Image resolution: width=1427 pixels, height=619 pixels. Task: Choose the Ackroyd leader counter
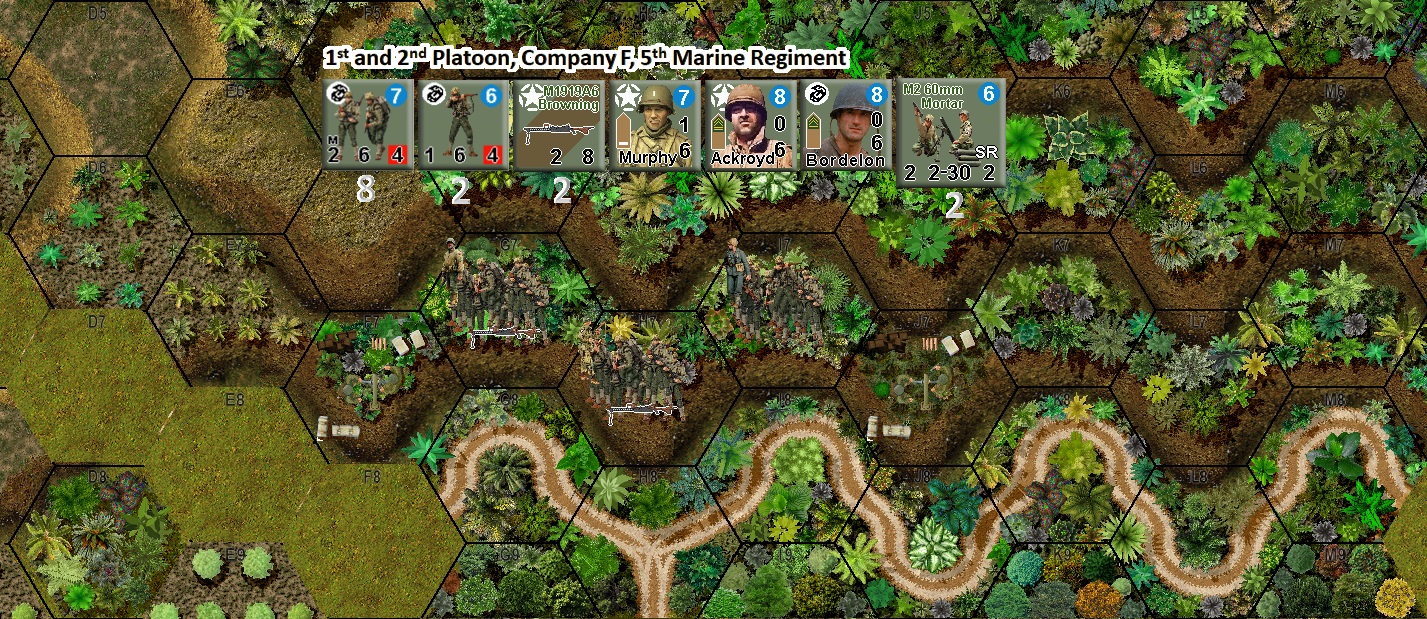tap(749, 125)
